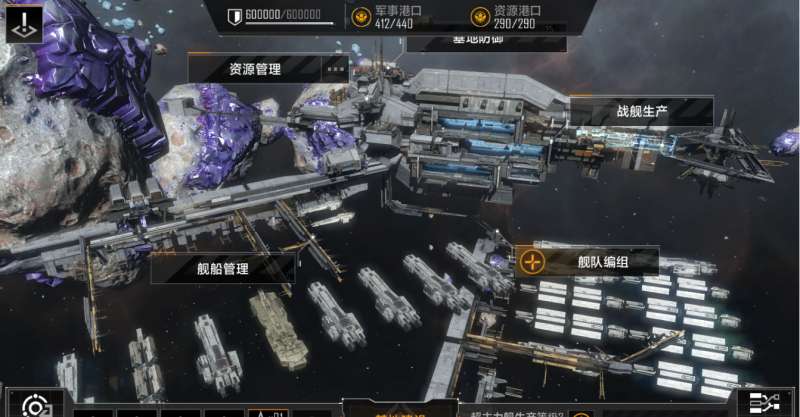
Task: Click the bottom-right fleet route icon
Action: click(x=772, y=404)
